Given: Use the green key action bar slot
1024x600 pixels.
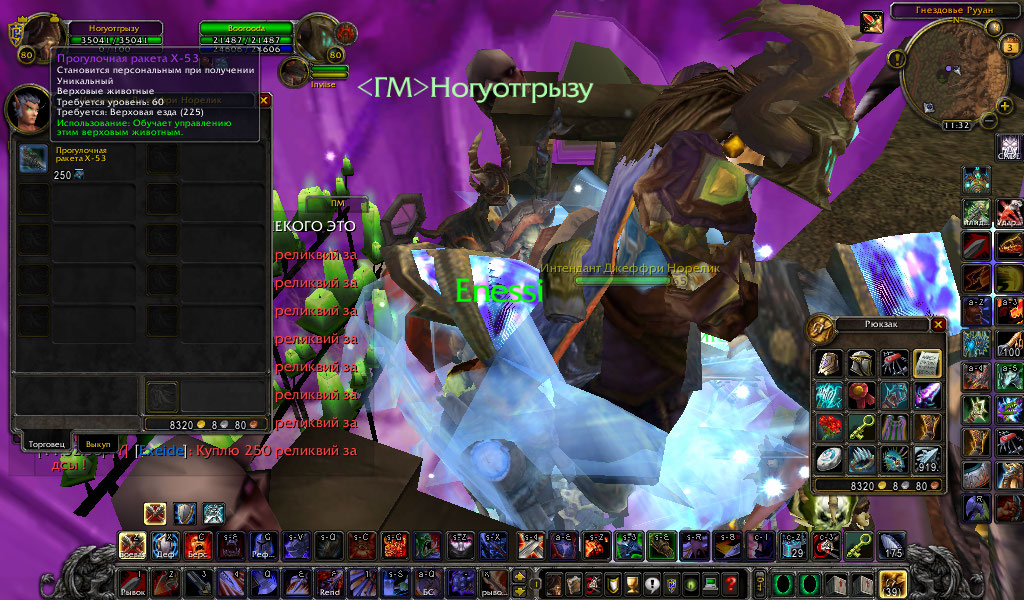Looking at the screenshot, I should 859,545.
